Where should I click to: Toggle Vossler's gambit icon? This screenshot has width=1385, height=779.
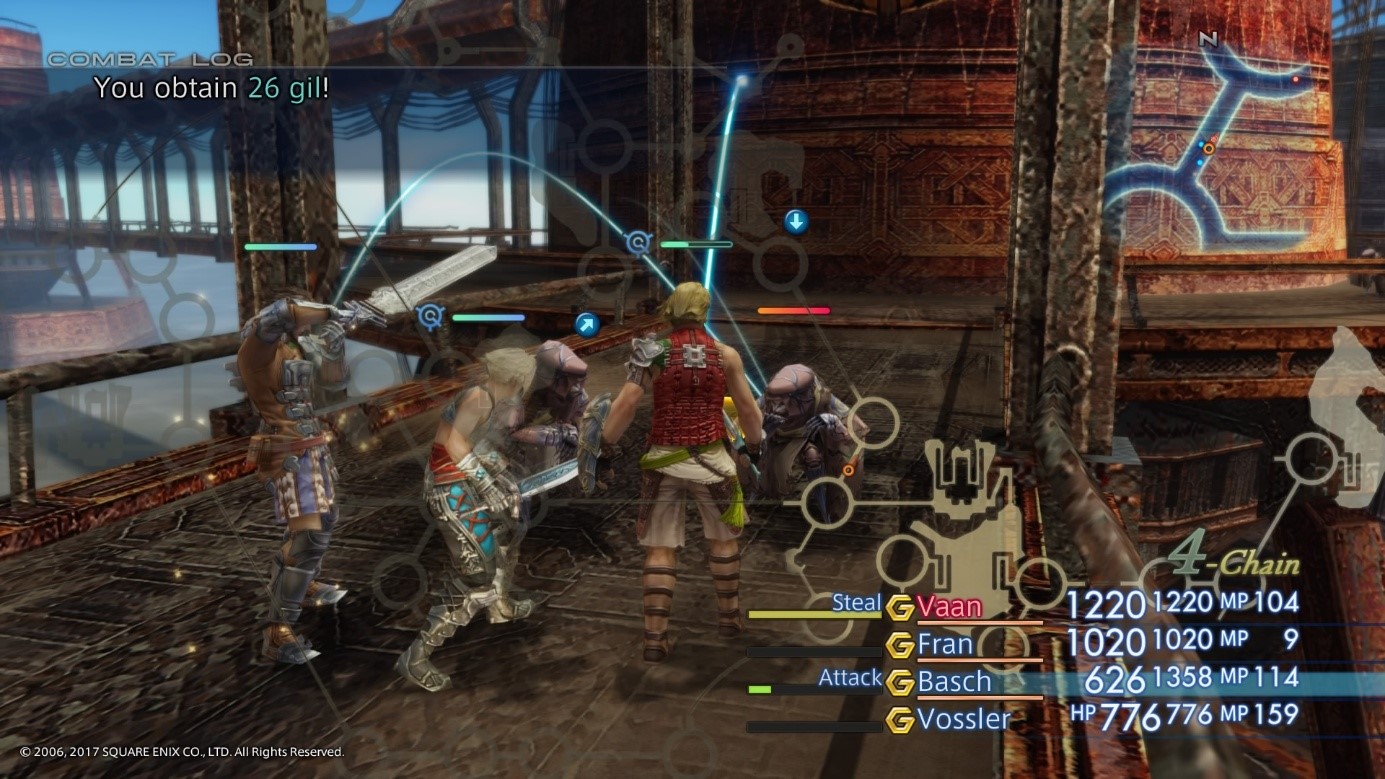(900, 719)
